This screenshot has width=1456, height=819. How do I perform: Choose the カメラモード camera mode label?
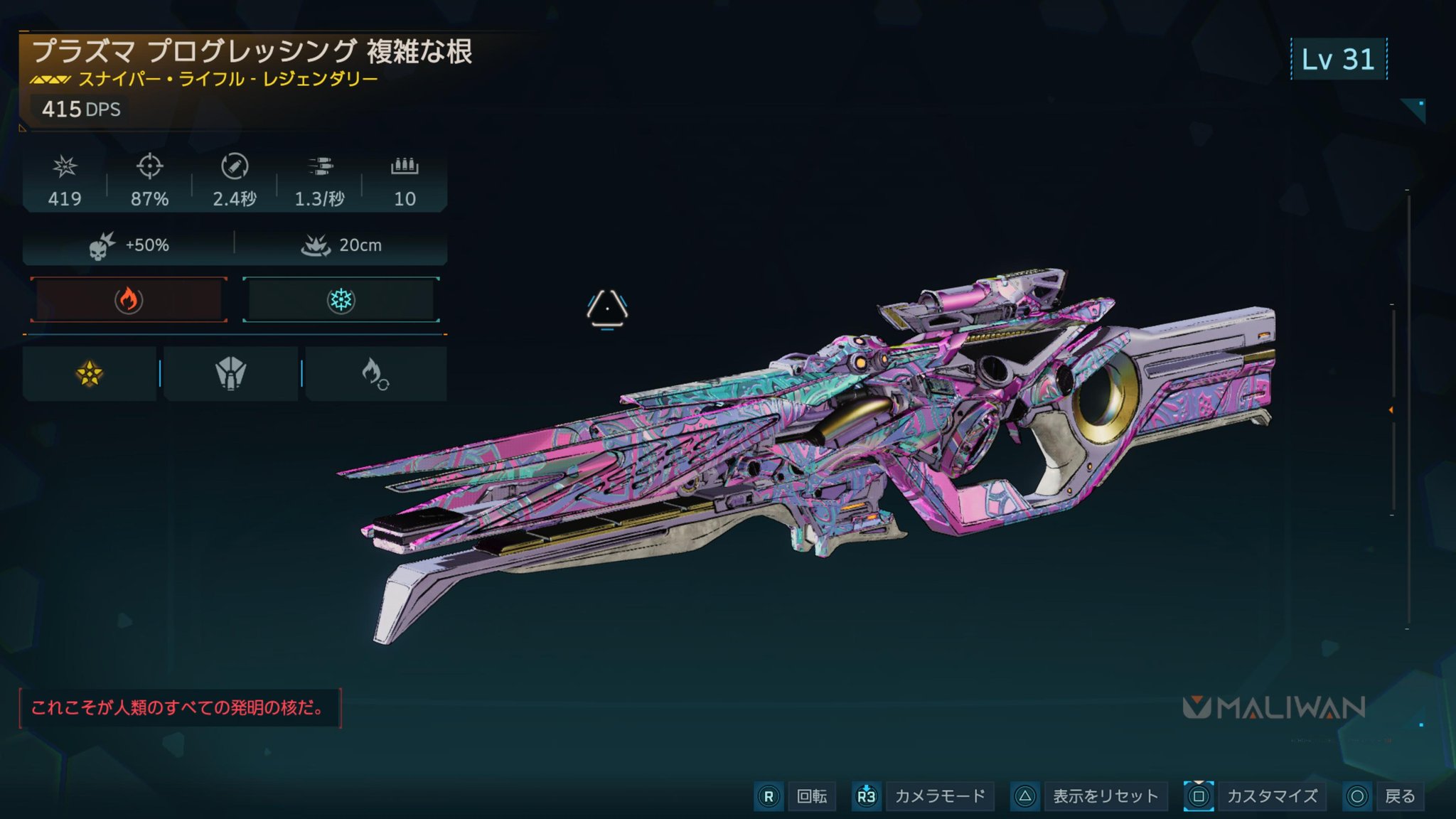coord(940,796)
